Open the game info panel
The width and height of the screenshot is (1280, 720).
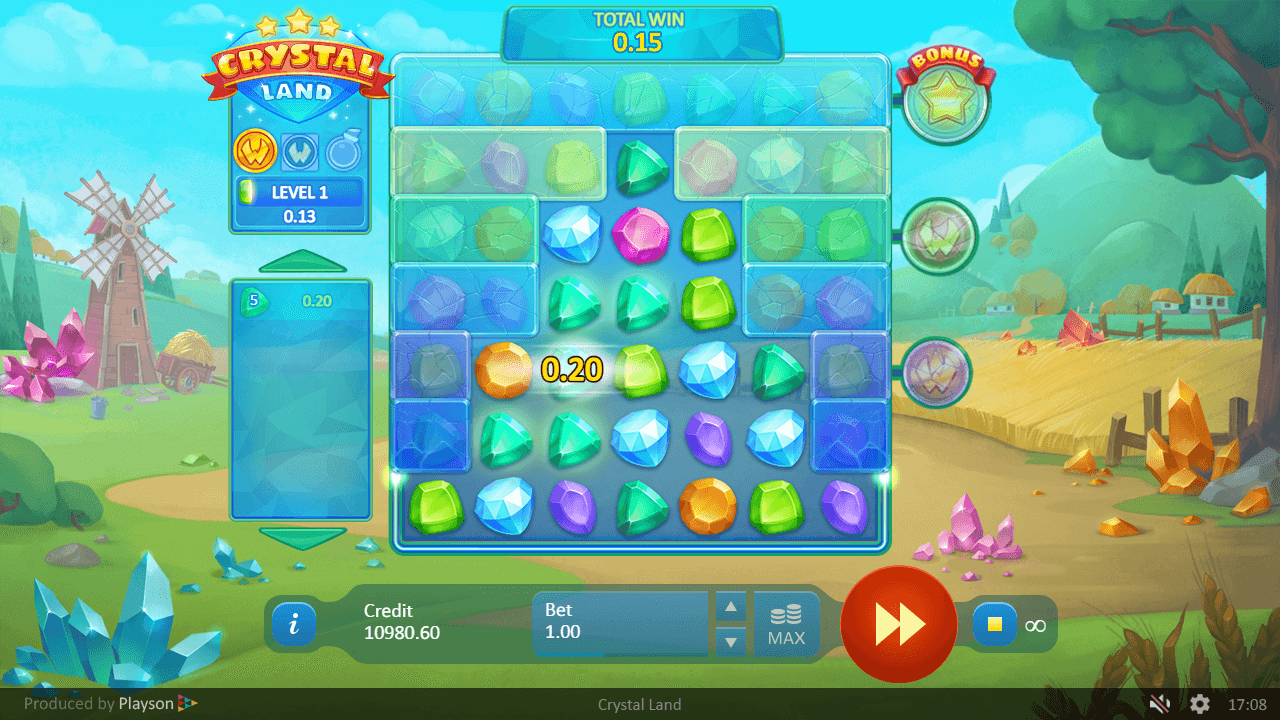coord(293,625)
